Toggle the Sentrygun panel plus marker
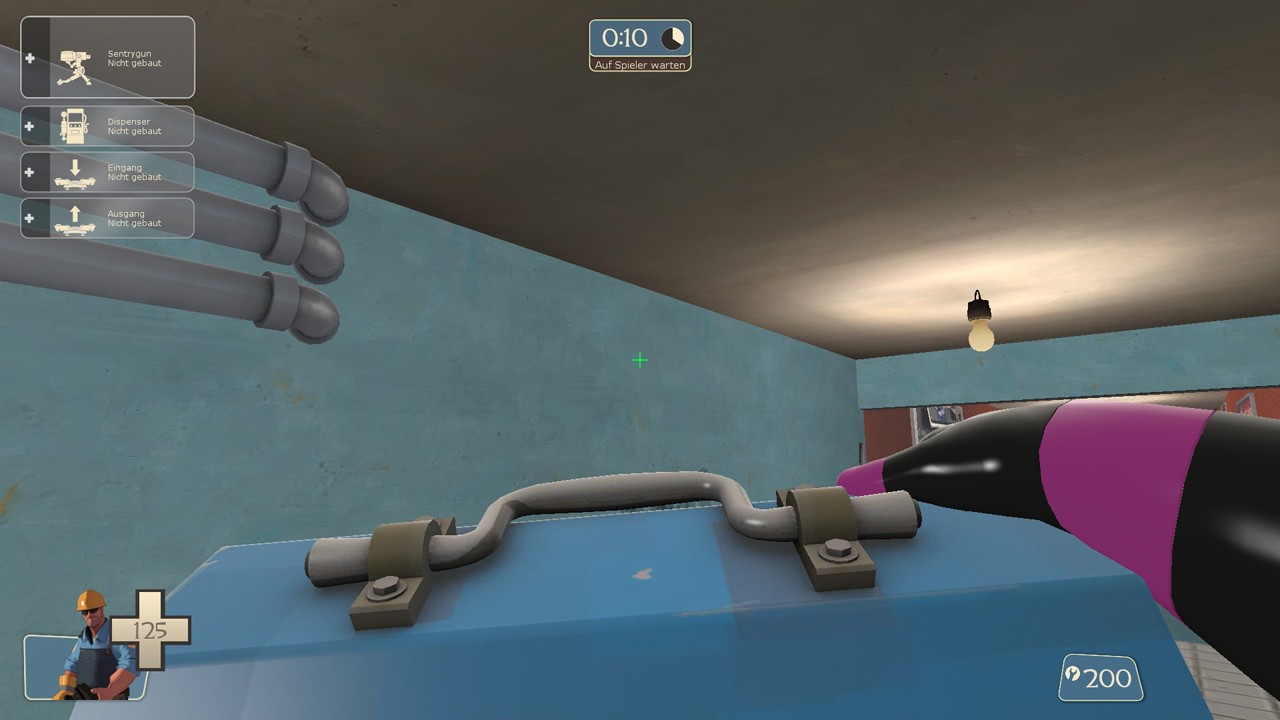This screenshot has width=1280, height=720. 29,58
